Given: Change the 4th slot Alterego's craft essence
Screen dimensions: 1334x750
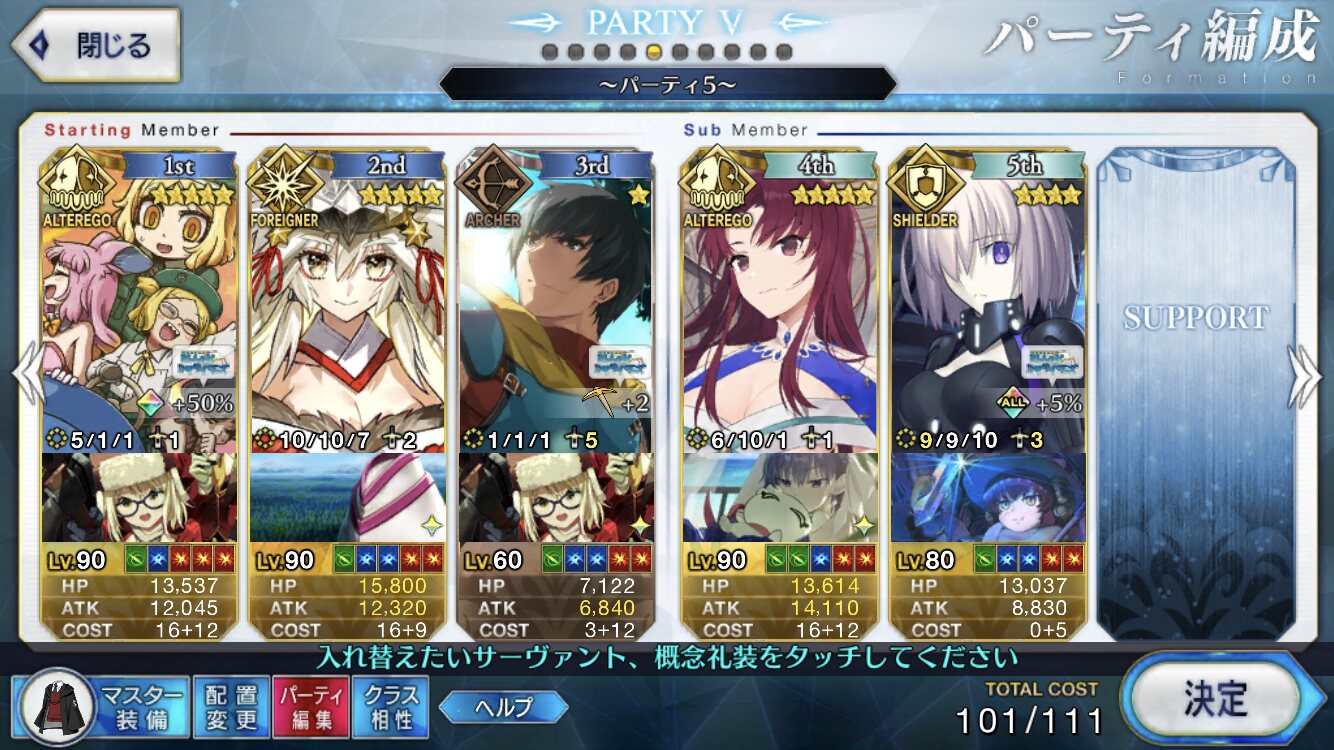Looking at the screenshot, I should pyautogui.click(x=780, y=497).
